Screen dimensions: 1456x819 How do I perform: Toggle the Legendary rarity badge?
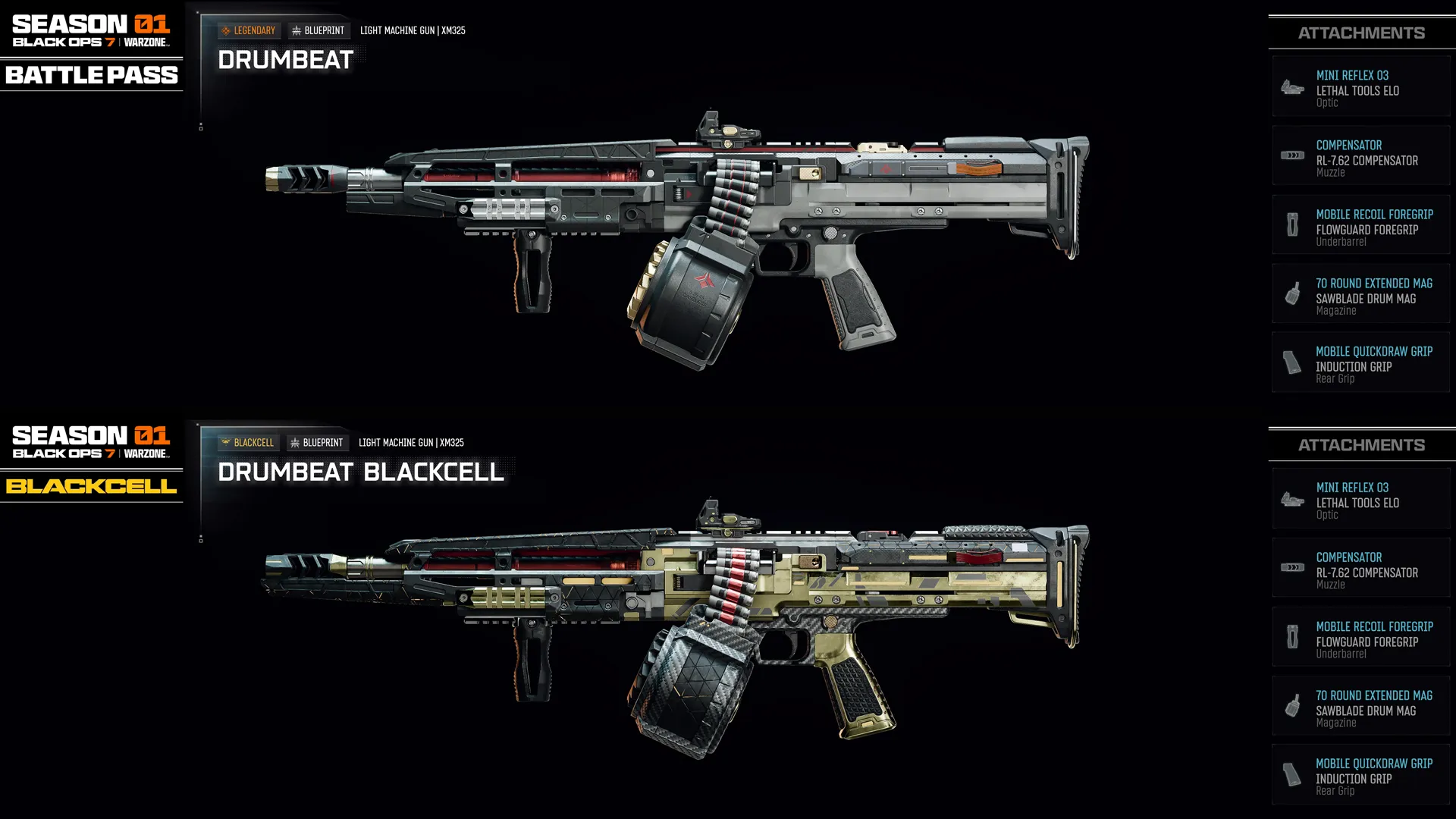[x=249, y=30]
